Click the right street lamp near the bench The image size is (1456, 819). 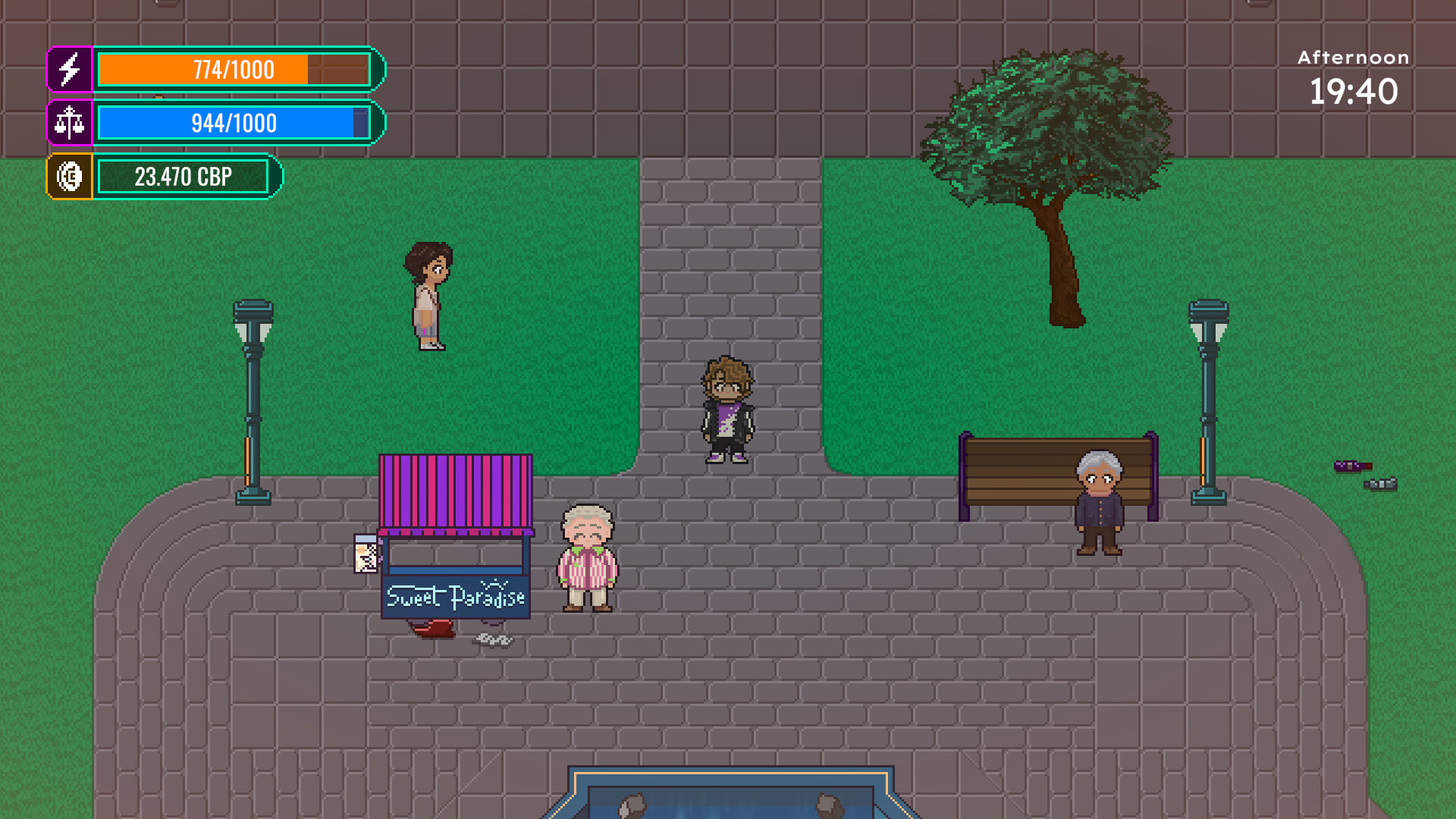1207,394
